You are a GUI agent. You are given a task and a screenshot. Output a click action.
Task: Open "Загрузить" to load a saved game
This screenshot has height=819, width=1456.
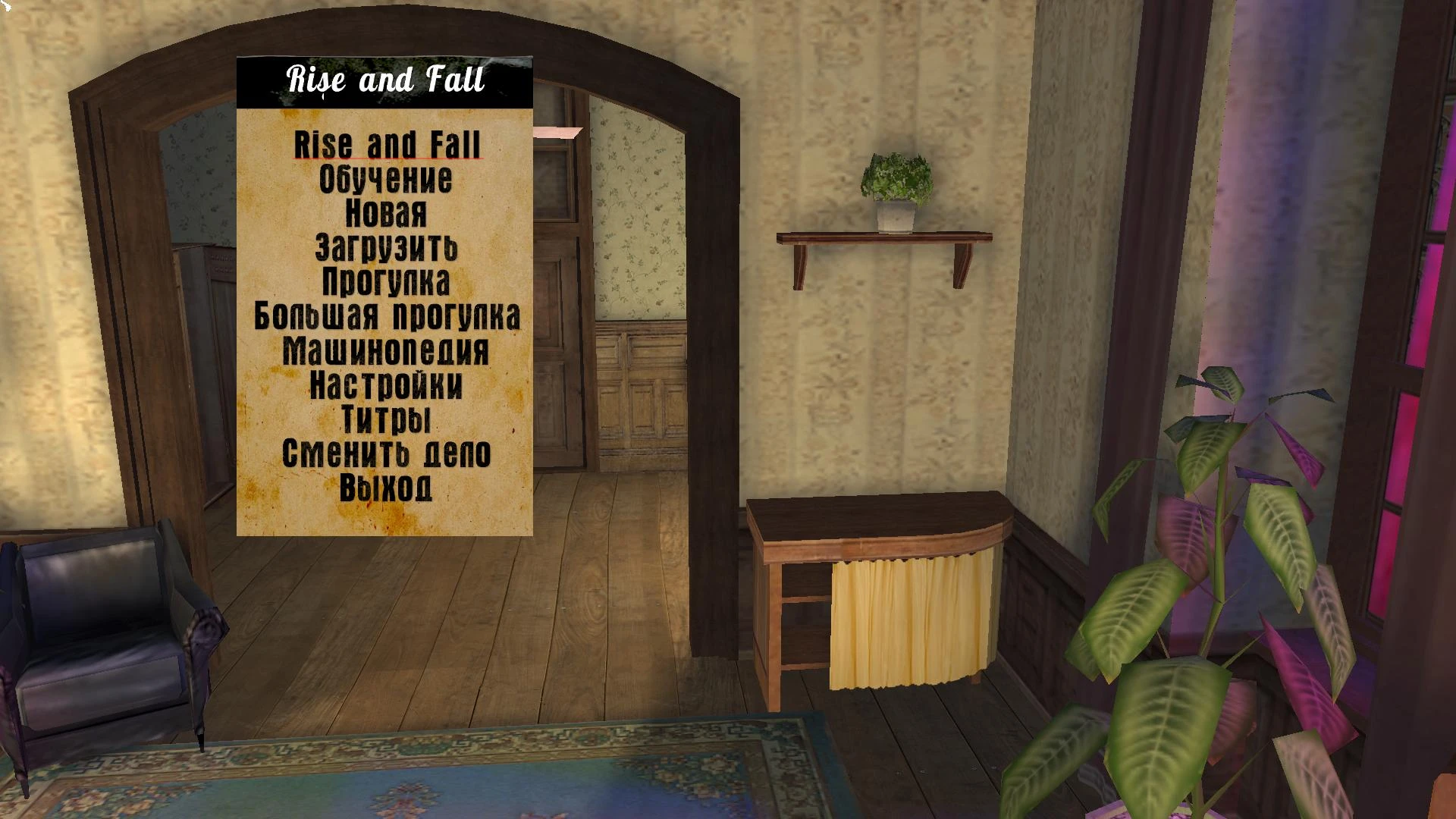386,248
